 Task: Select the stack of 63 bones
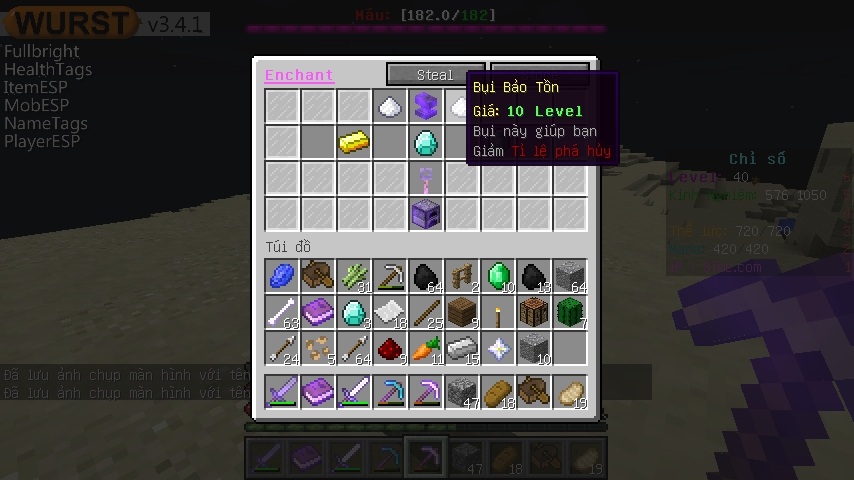point(282,312)
